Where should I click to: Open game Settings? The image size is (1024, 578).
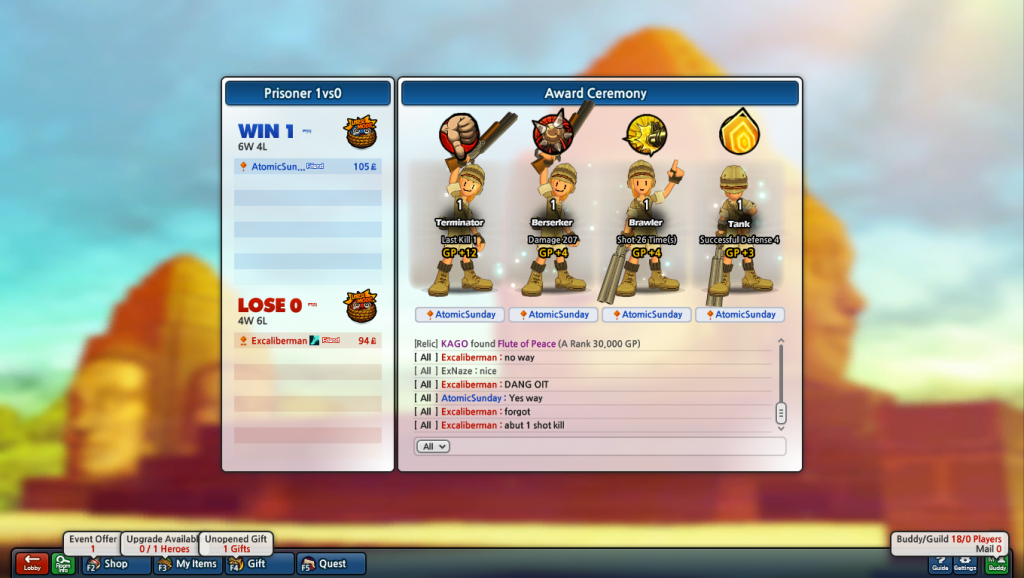point(965,564)
